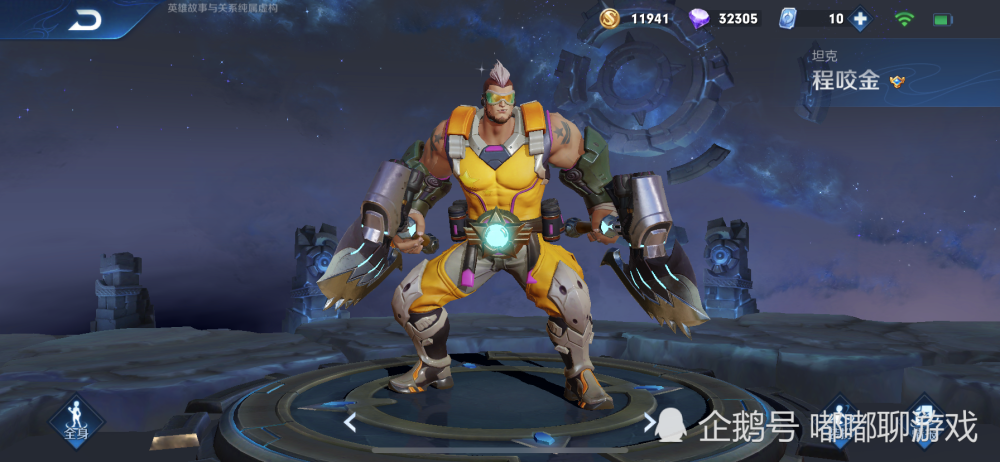Switch to the next skin with right arrow
Image resolution: width=1000 pixels, height=462 pixels.
click(650, 422)
